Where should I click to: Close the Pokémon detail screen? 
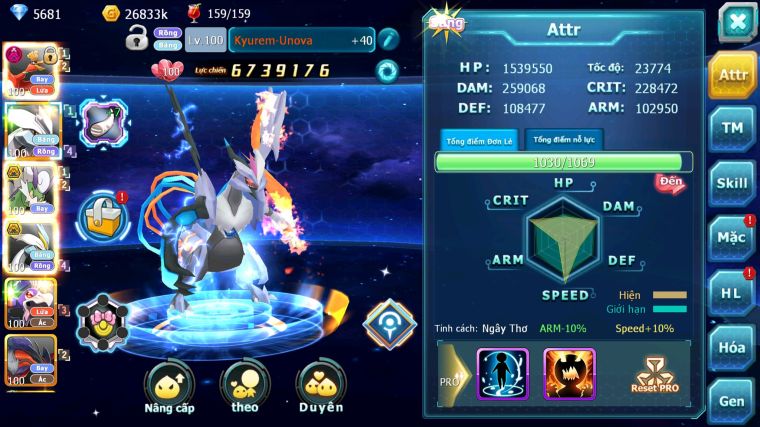pyautogui.click(x=737, y=21)
